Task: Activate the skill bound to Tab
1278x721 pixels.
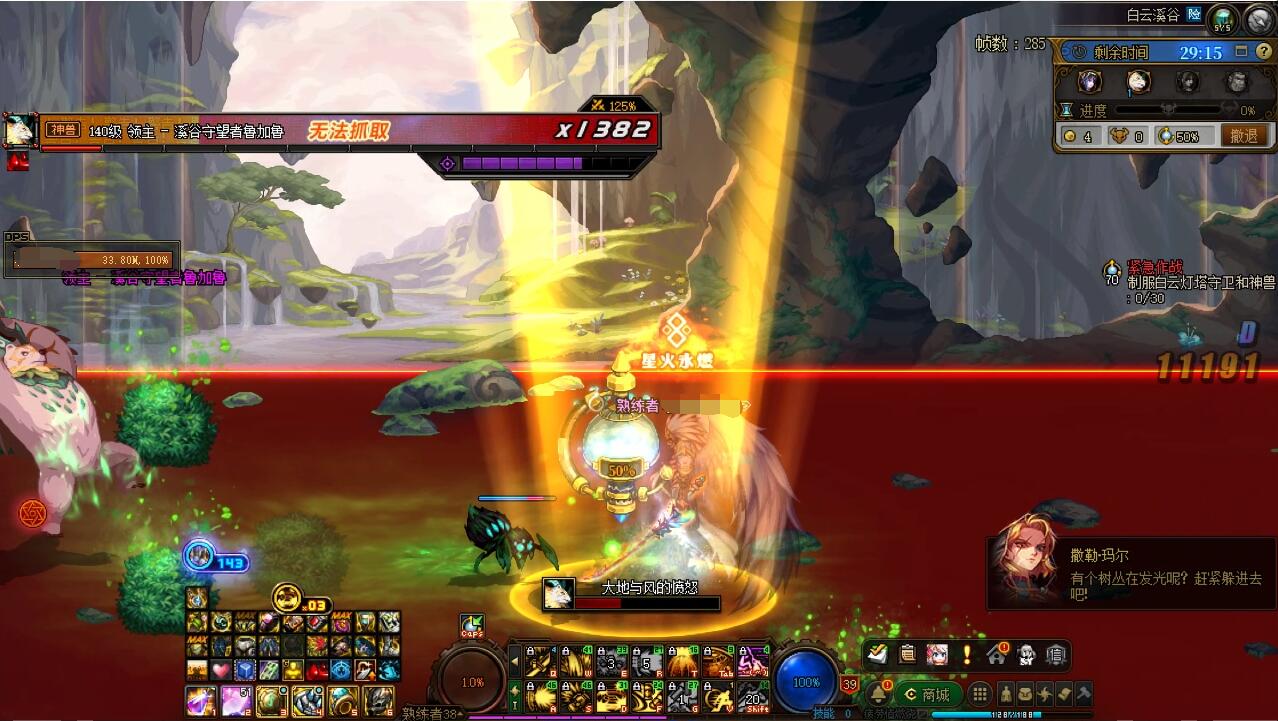Action: 717,661
